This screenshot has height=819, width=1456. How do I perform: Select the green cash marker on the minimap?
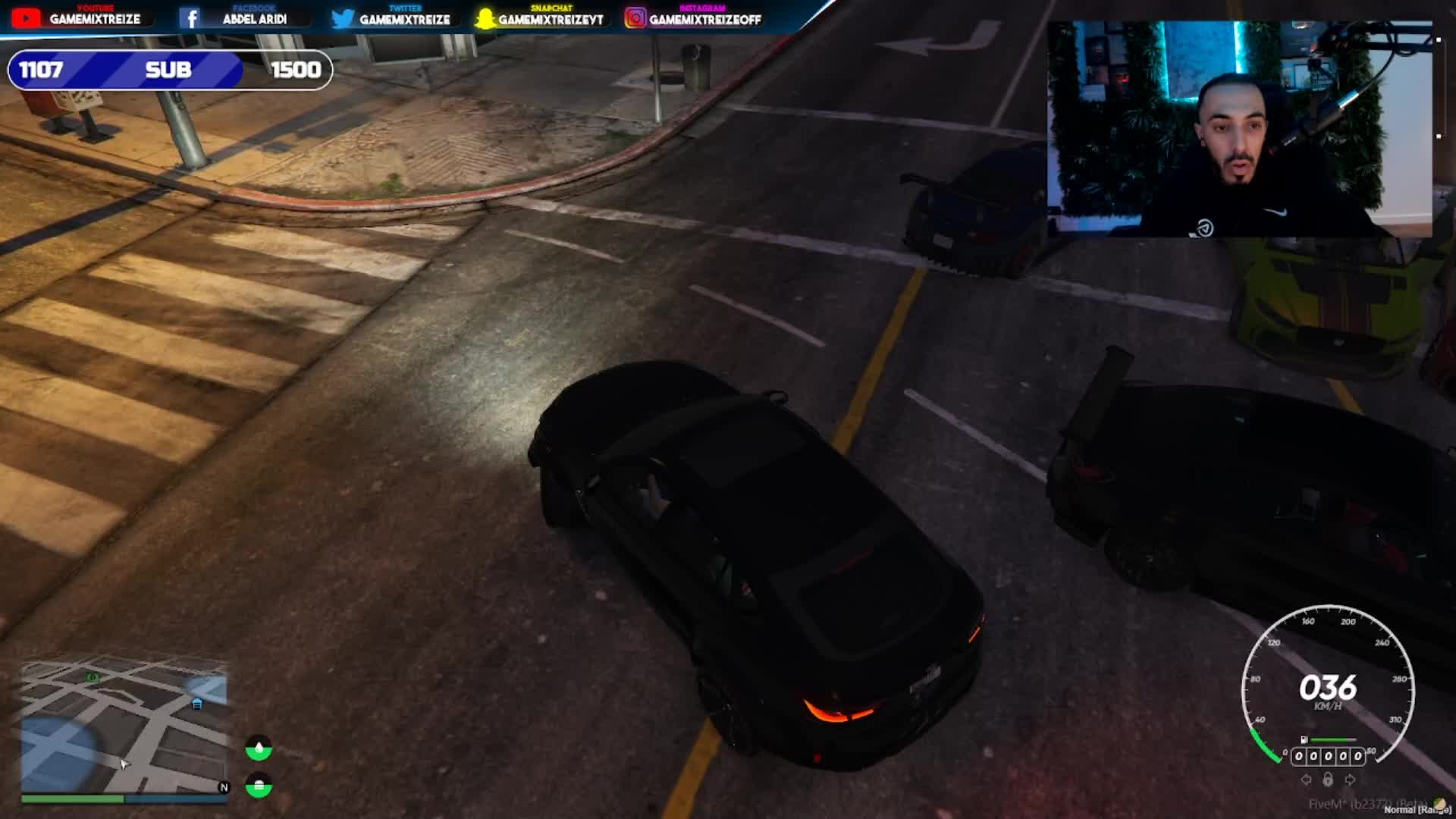tap(93, 677)
